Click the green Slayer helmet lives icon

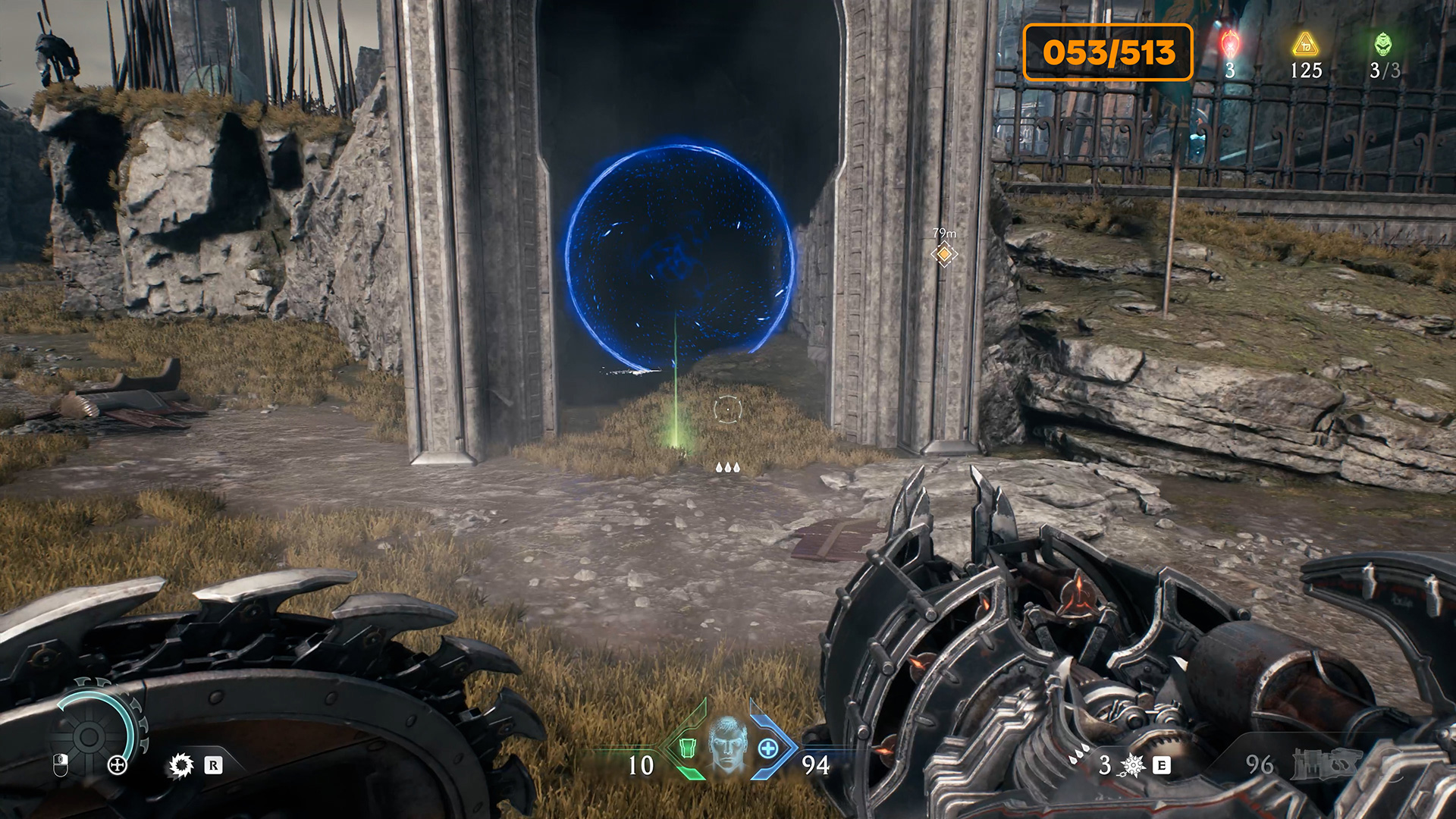pyautogui.click(x=1383, y=44)
